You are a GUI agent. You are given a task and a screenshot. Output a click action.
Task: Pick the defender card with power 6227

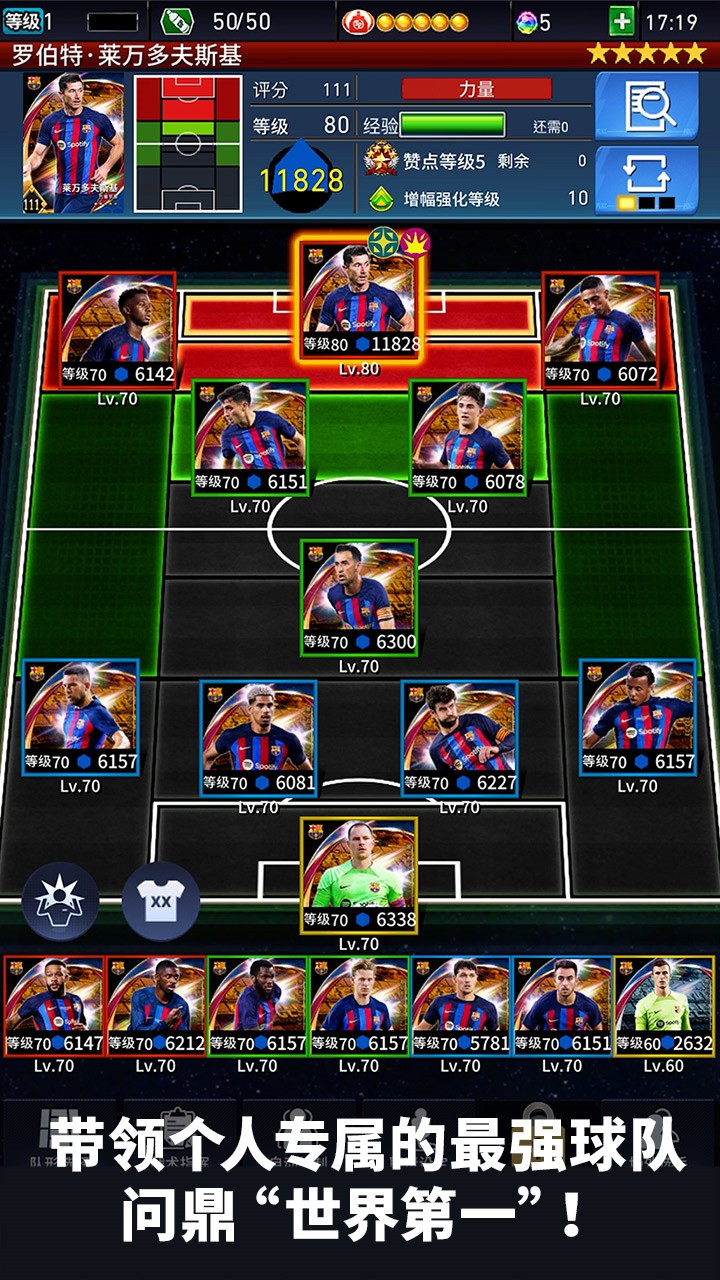(x=460, y=738)
